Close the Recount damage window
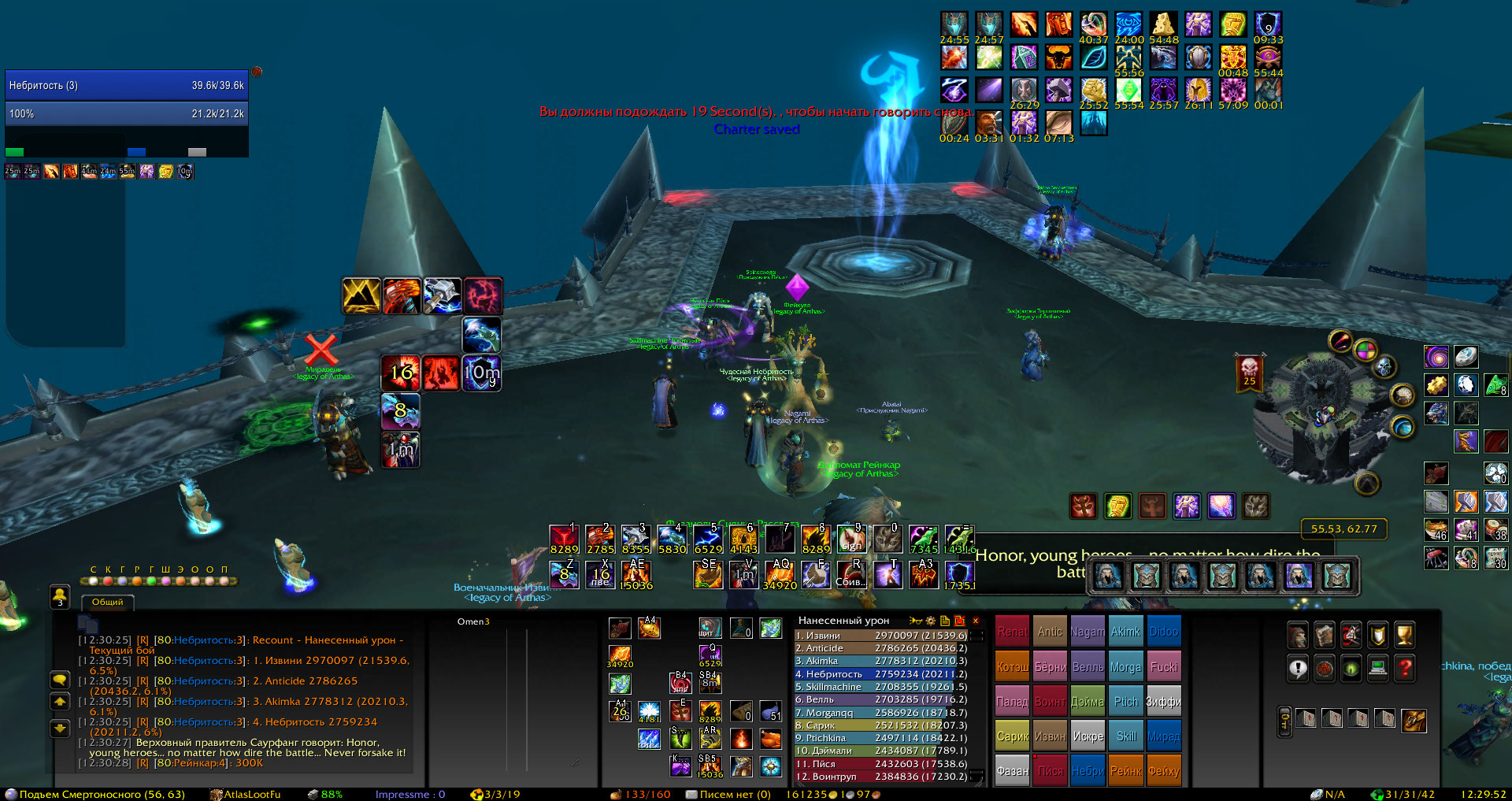The width and height of the screenshot is (1512, 801). 976,621
